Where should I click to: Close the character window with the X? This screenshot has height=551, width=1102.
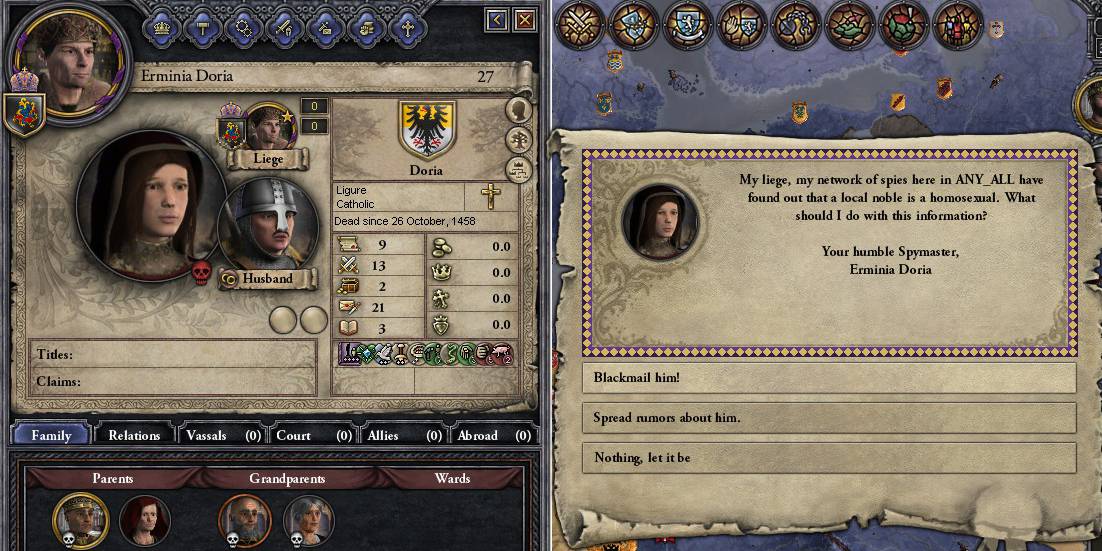[x=524, y=20]
